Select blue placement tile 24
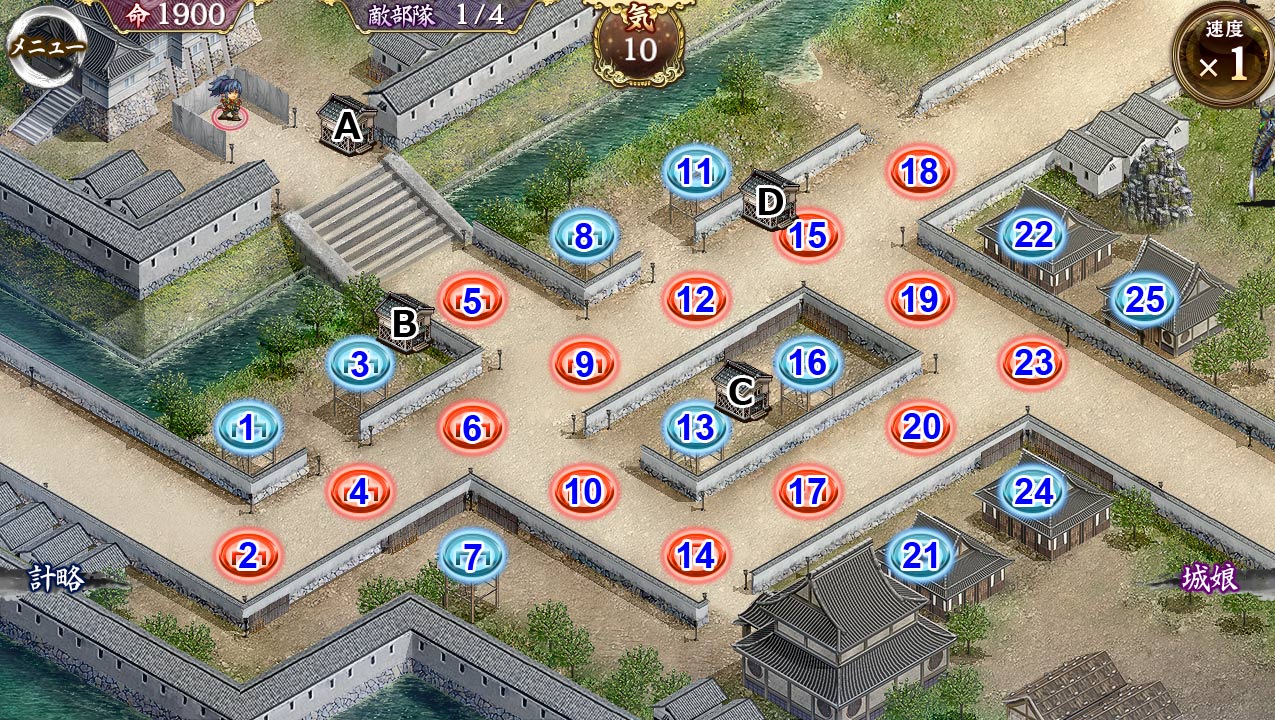Screen dimensions: 1275x720 click(x=1034, y=492)
